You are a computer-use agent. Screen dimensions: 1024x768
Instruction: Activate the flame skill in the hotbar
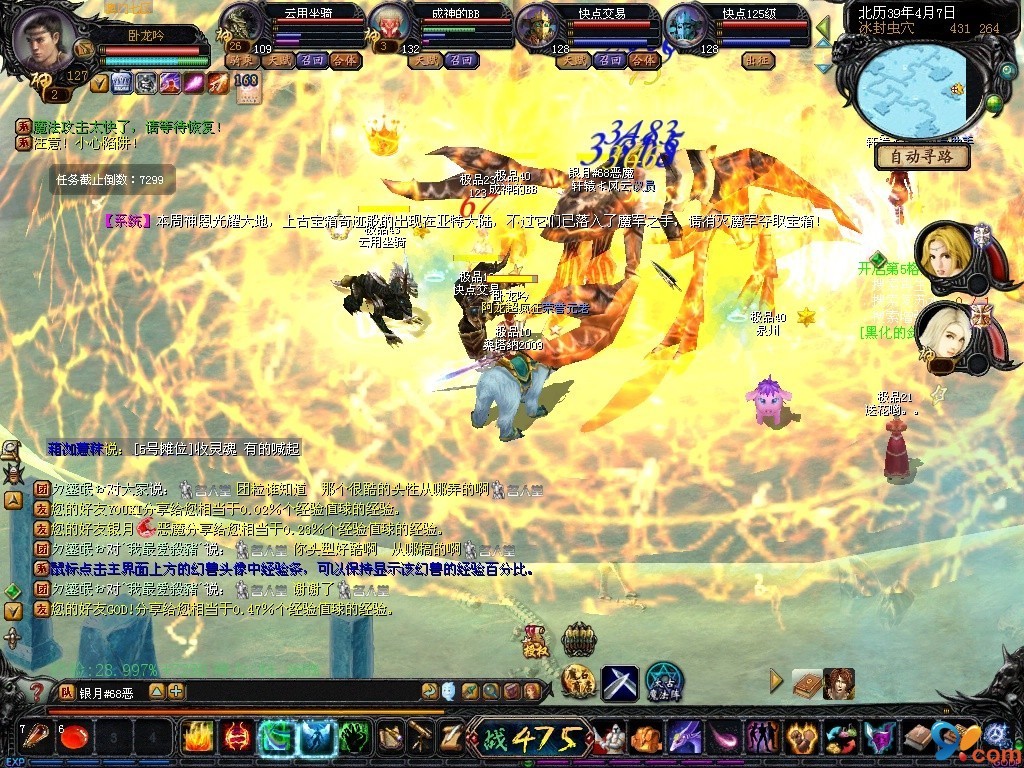[197, 738]
